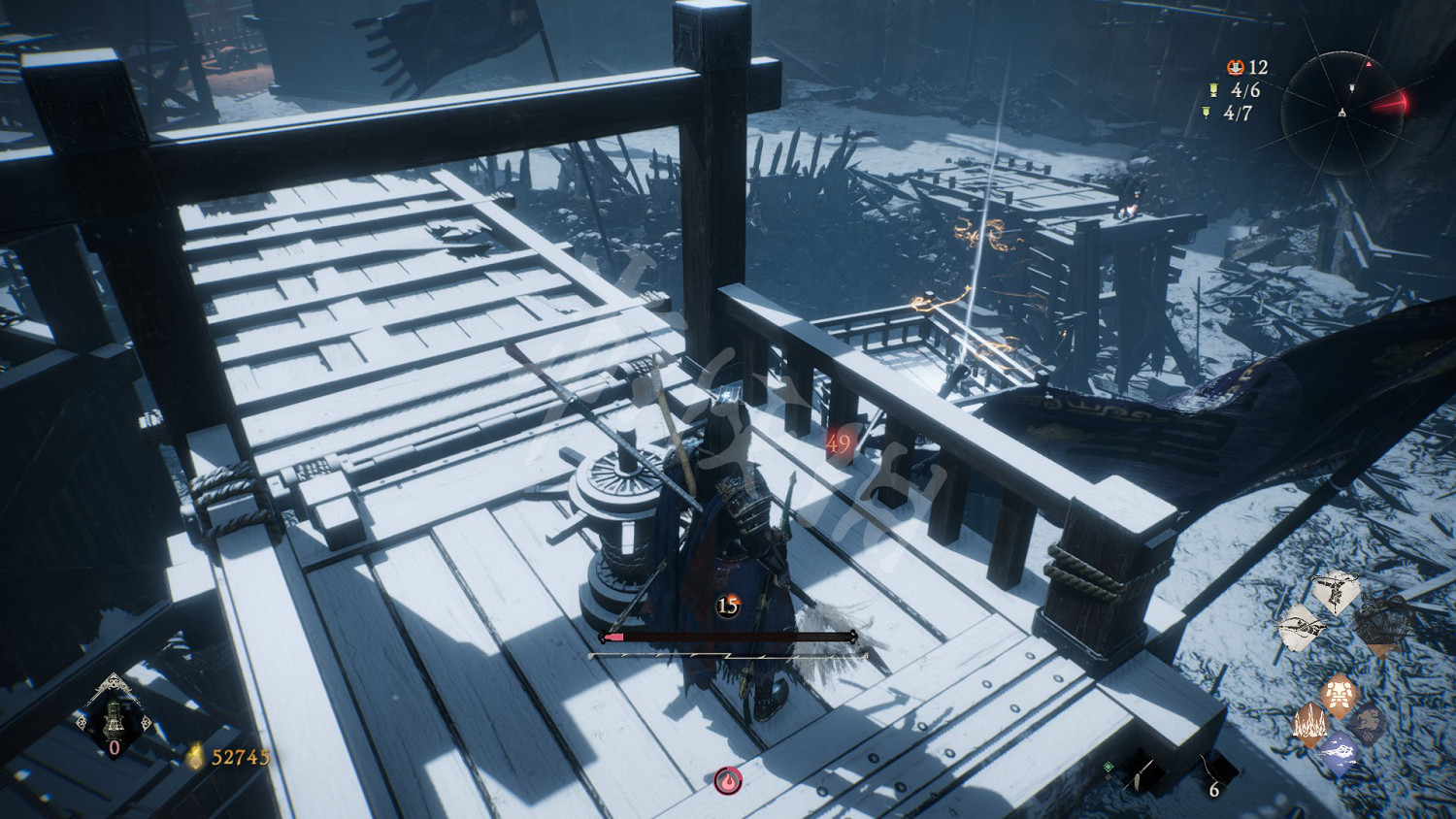Click the red spirit flame emblem
Image resolution: width=1456 pixels, height=819 pixels.
click(x=728, y=780)
